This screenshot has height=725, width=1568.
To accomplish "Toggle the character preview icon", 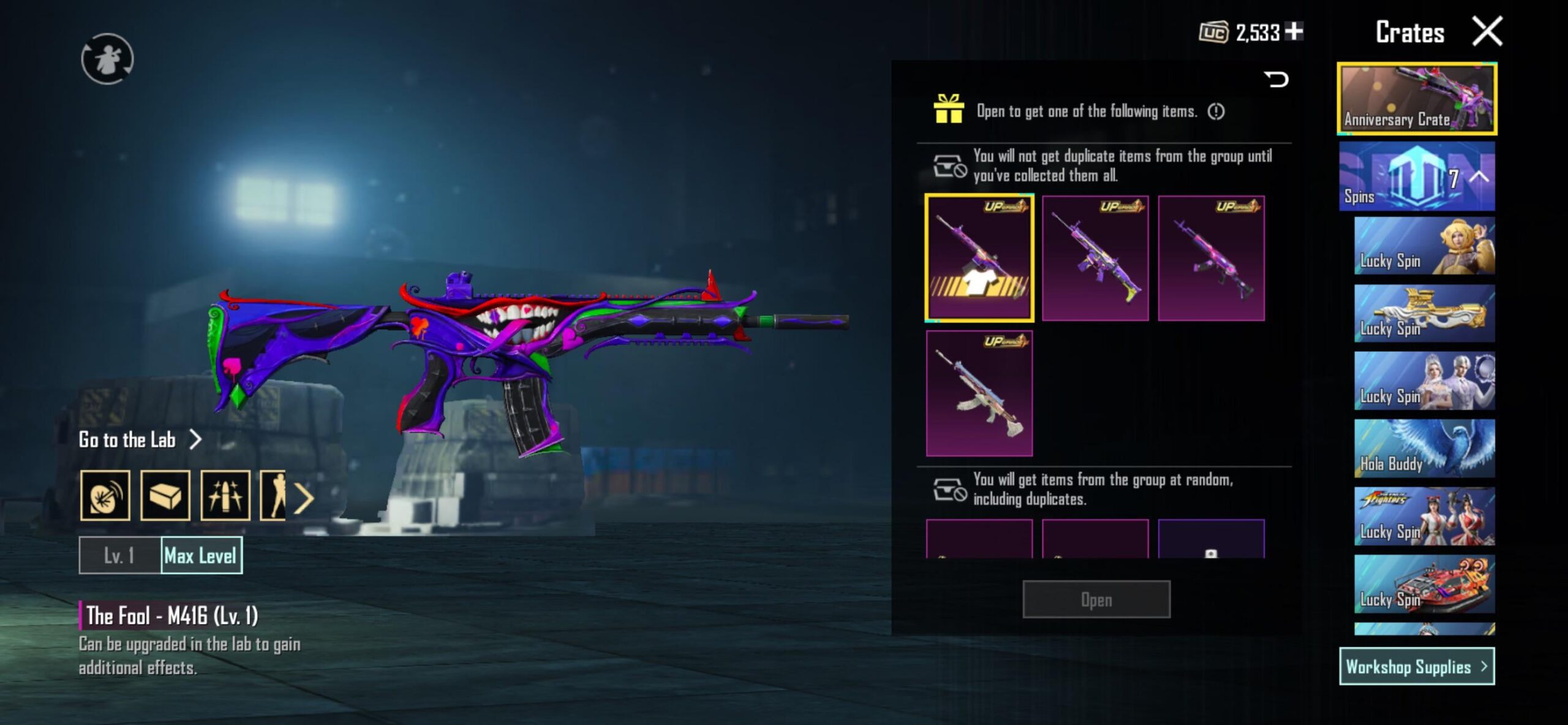I will tap(107, 59).
